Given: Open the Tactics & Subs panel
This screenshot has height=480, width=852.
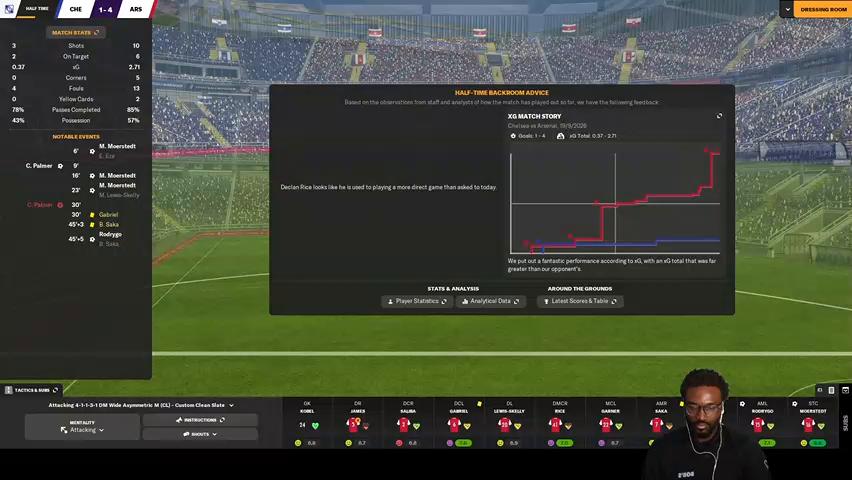Looking at the screenshot, I should tap(33, 390).
